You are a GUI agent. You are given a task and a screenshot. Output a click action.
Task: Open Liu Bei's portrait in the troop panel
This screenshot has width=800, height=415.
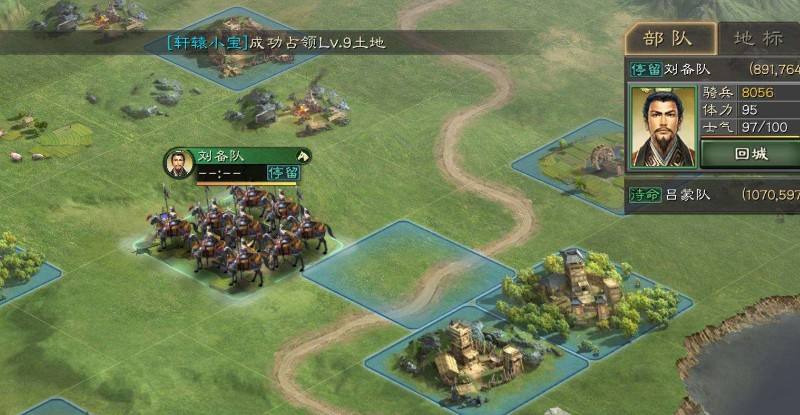tap(661, 126)
